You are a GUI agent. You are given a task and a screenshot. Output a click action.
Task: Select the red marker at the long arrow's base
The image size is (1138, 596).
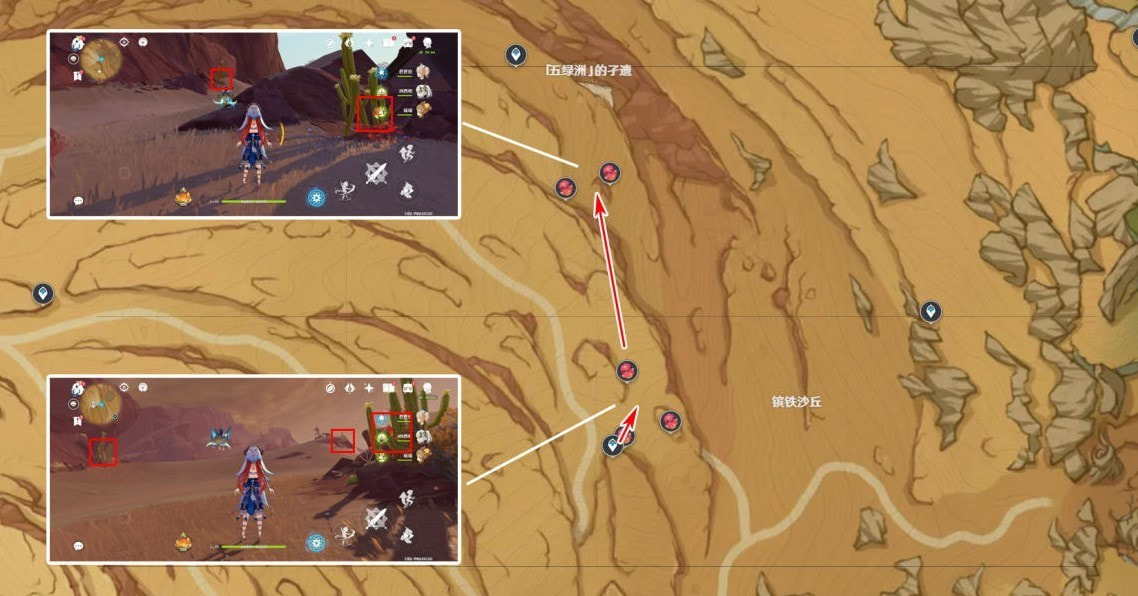tap(627, 371)
